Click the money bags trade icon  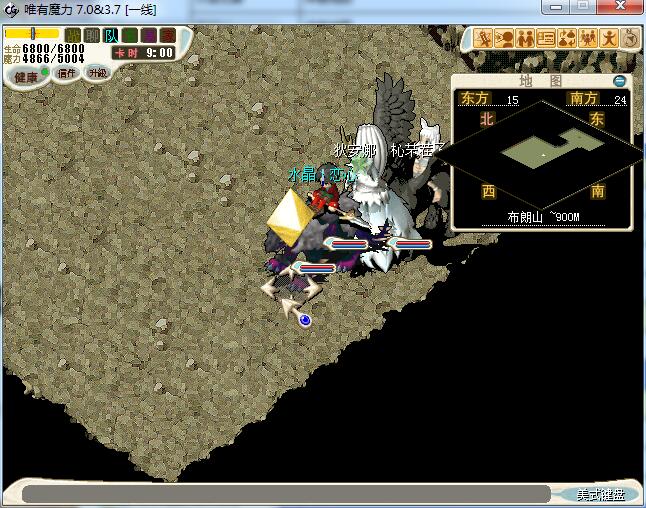[x=566, y=39]
